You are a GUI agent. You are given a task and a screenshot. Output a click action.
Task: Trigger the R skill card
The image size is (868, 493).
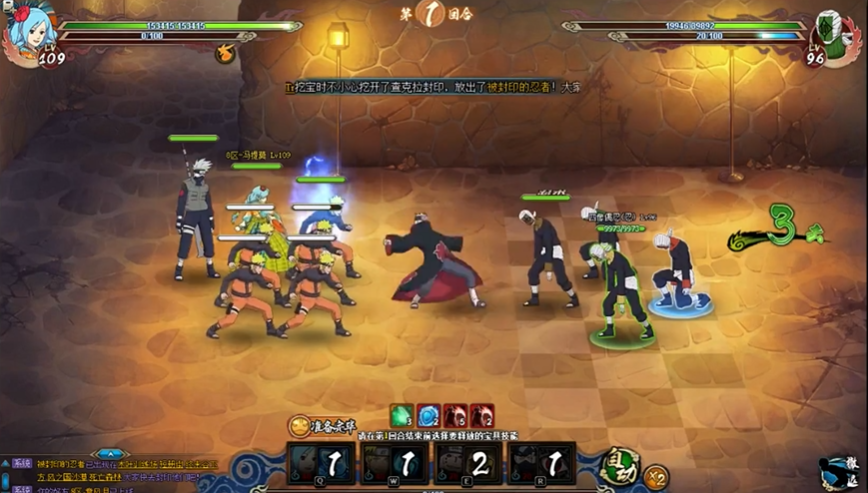(x=542, y=464)
